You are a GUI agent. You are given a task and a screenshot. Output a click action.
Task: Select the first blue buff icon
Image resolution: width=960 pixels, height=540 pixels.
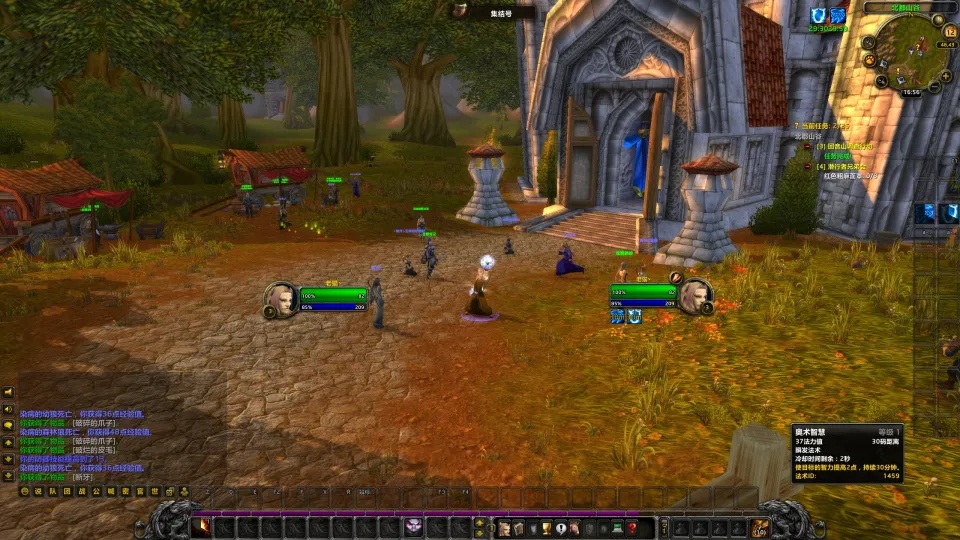point(818,16)
